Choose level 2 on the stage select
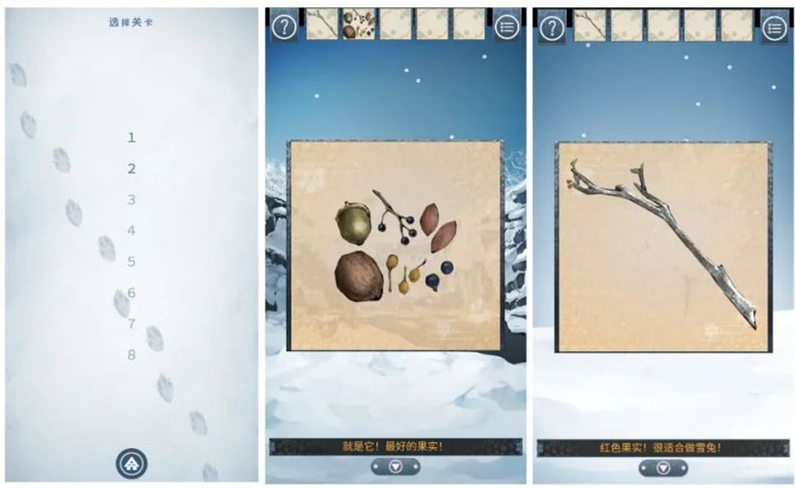The width and height of the screenshot is (795, 488). click(131, 169)
